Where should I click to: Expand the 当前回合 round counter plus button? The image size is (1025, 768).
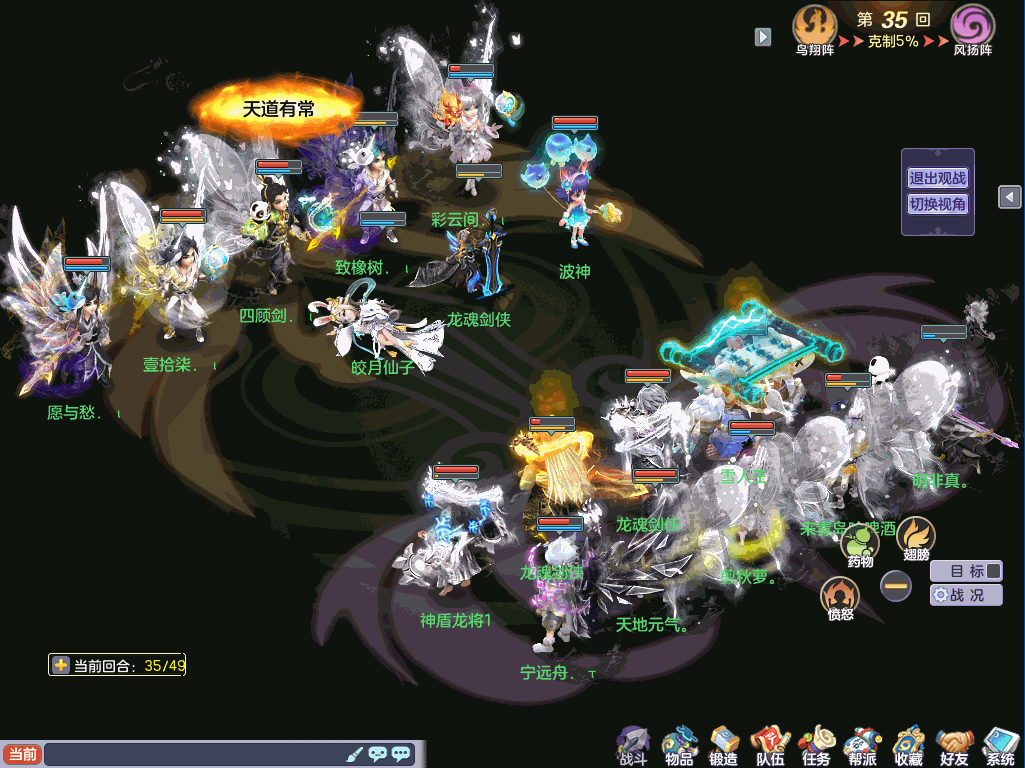[62, 665]
